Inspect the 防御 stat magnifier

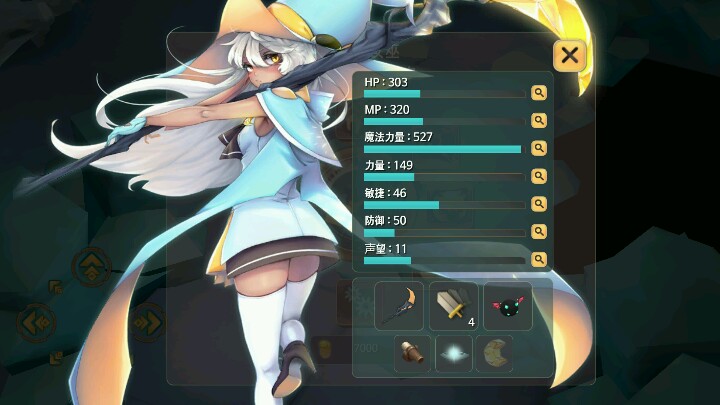click(539, 231)
